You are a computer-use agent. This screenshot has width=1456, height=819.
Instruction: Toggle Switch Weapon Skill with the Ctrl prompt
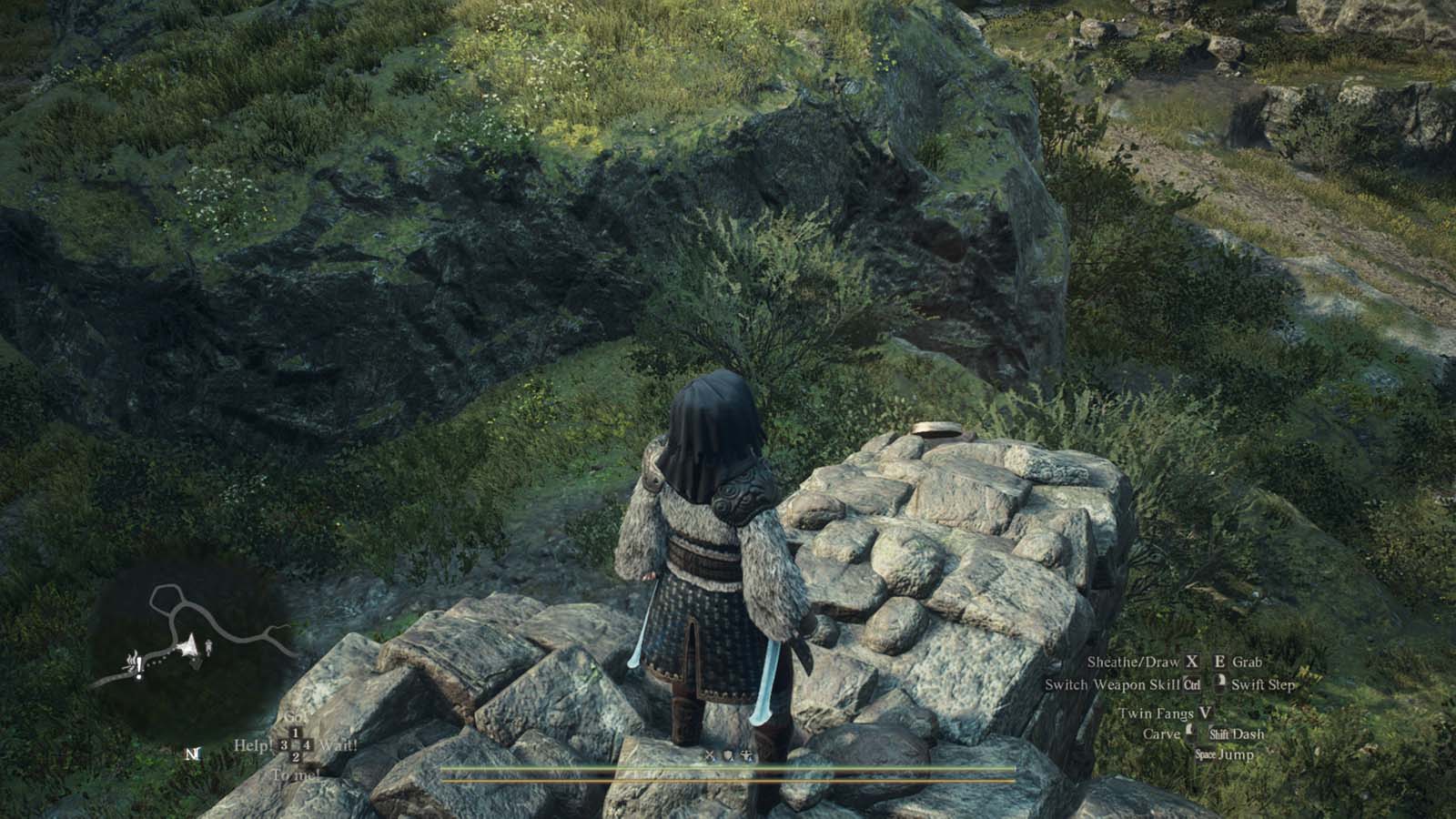(1191, 684)
